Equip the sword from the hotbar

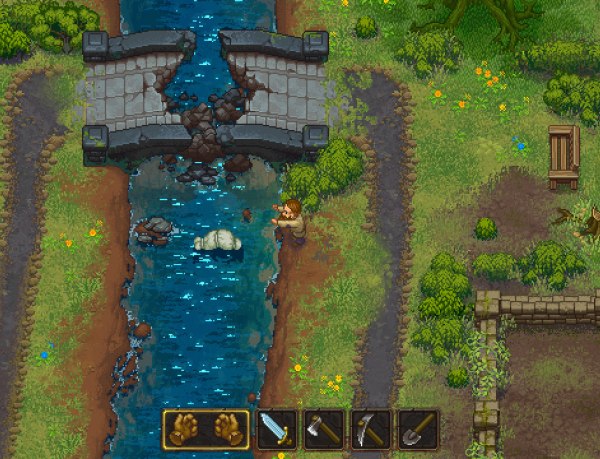[x=277, y=429]
